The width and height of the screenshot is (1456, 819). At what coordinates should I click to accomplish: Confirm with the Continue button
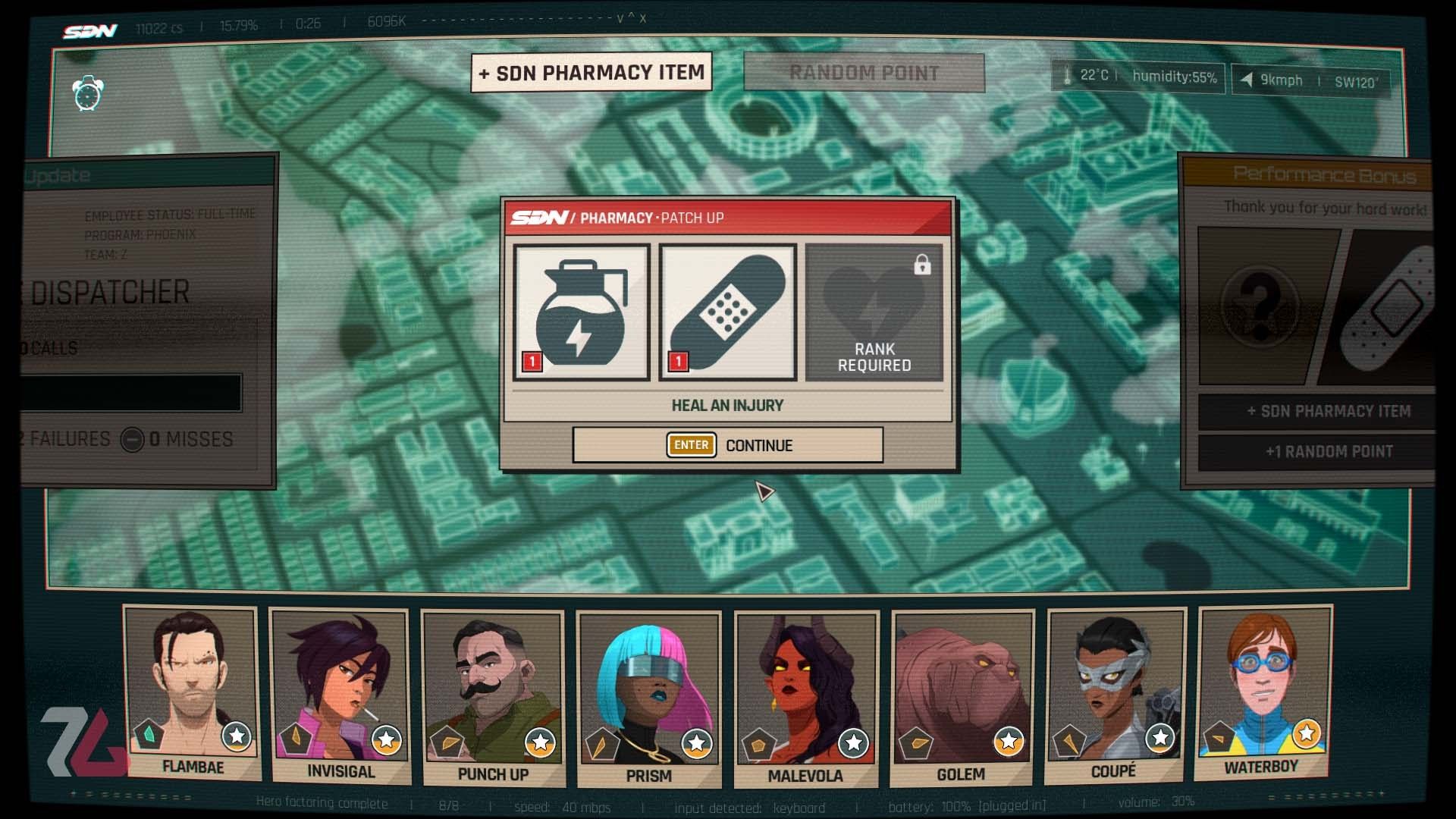coord(727,445)
